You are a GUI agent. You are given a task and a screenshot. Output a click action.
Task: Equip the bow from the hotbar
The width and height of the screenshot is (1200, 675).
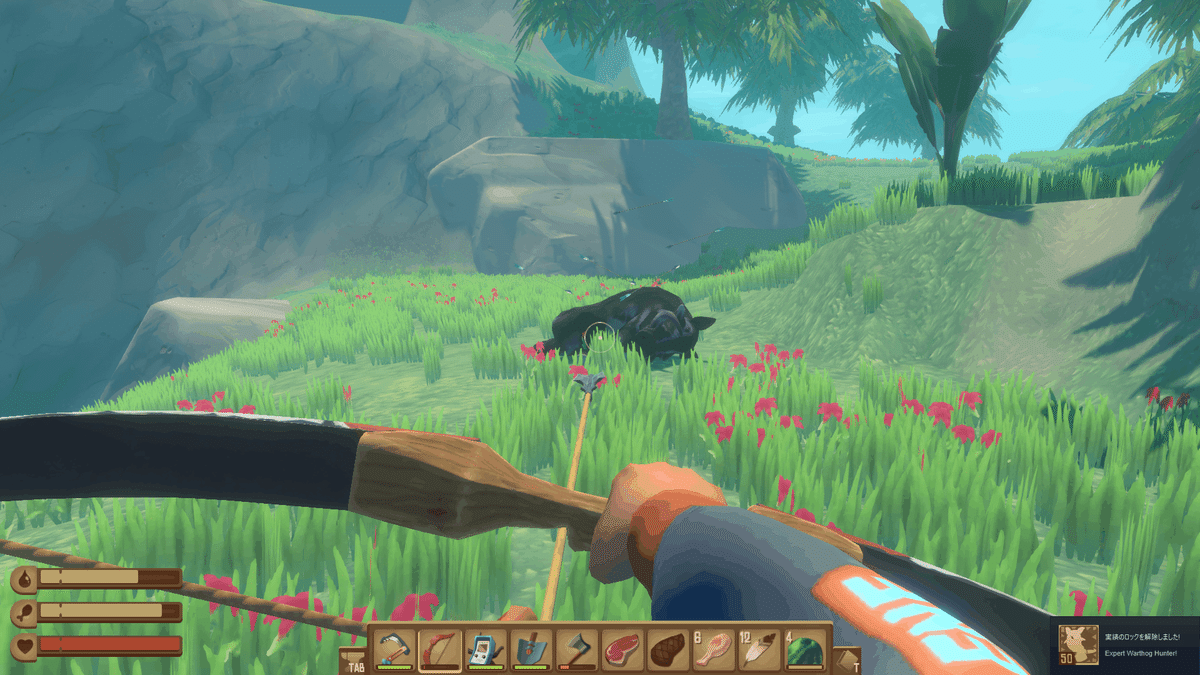(x=440, y=650)
